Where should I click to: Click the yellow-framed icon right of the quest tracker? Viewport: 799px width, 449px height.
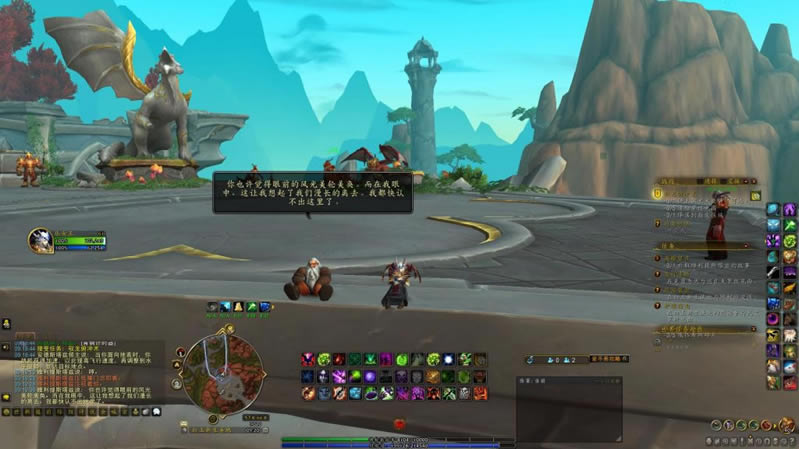point(755,195)
